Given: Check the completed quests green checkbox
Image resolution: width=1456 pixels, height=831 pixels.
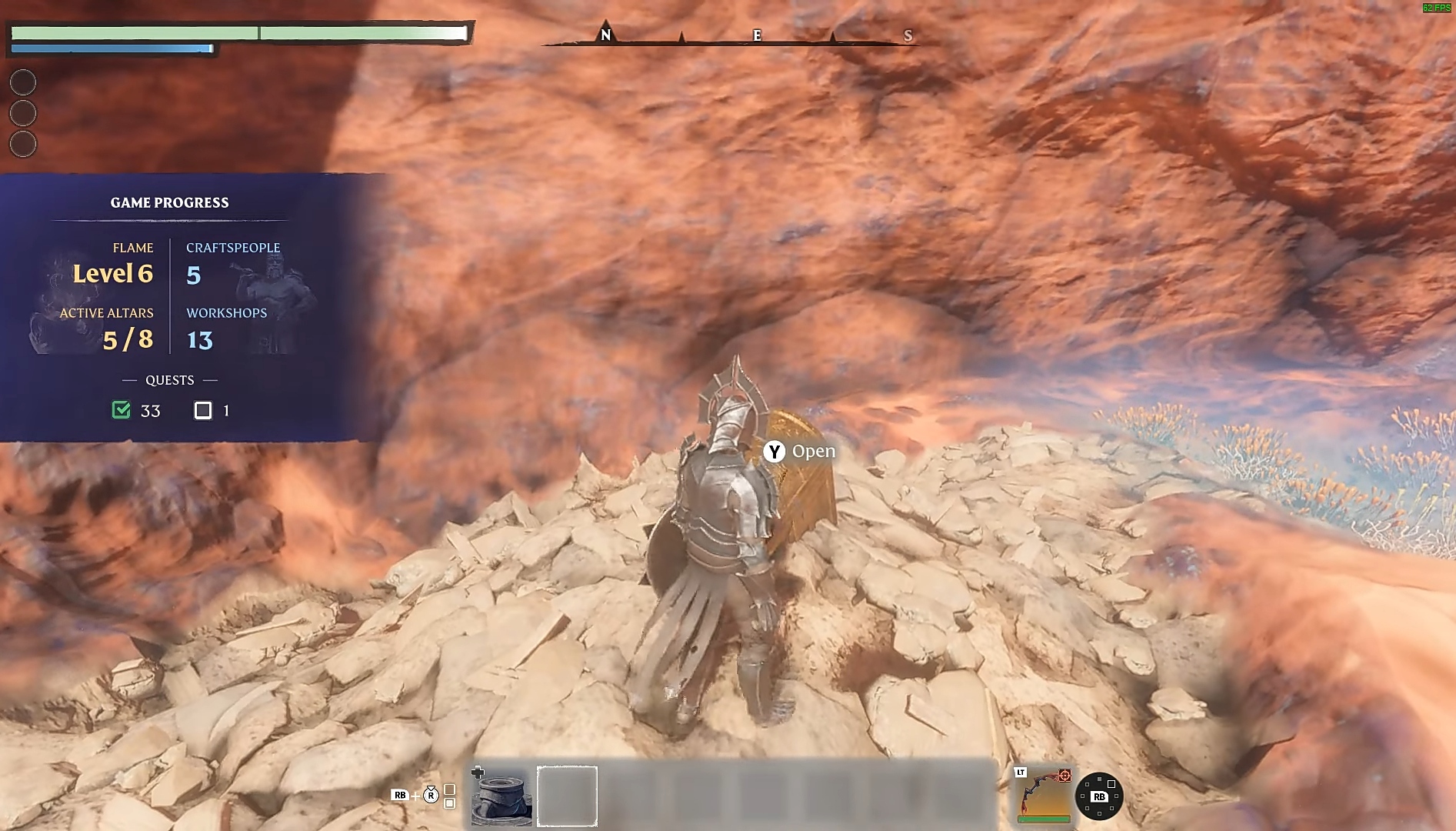Looking at the screenshot, I should 121,410.
